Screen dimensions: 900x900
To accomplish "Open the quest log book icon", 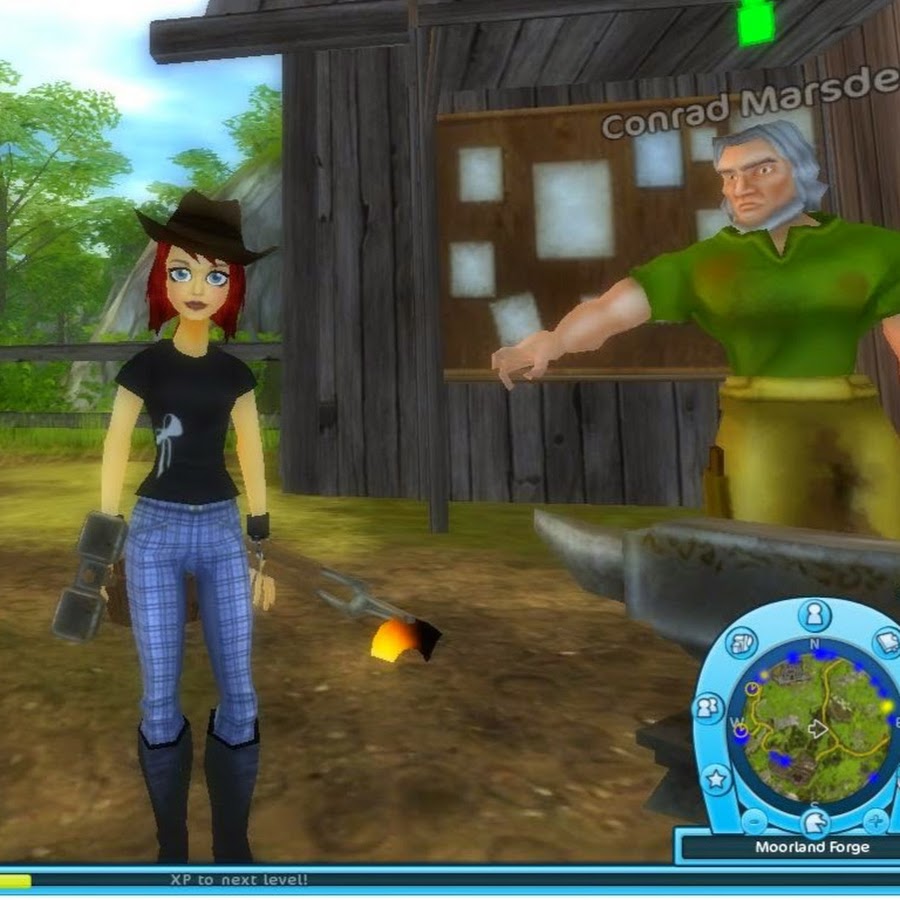I will pos(886,642).
